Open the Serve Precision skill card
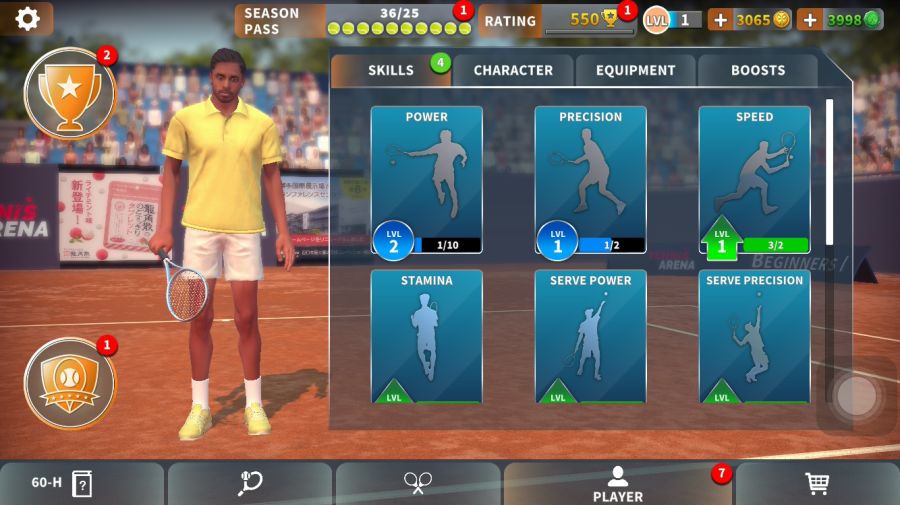The height and width of the screenshot is (505, 900). tap(754, 336)
